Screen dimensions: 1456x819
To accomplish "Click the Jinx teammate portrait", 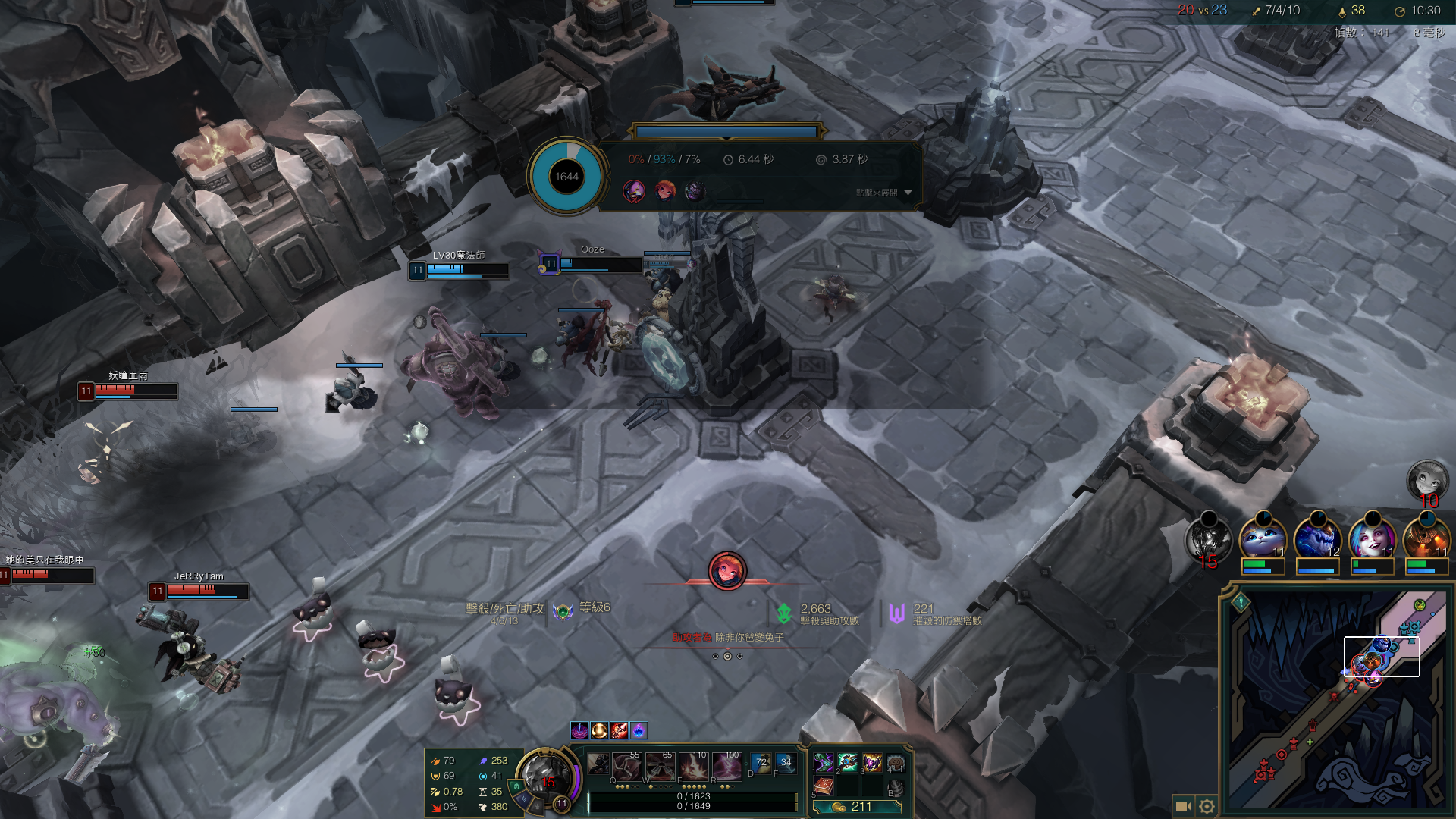I will [x=1371, y=538].
